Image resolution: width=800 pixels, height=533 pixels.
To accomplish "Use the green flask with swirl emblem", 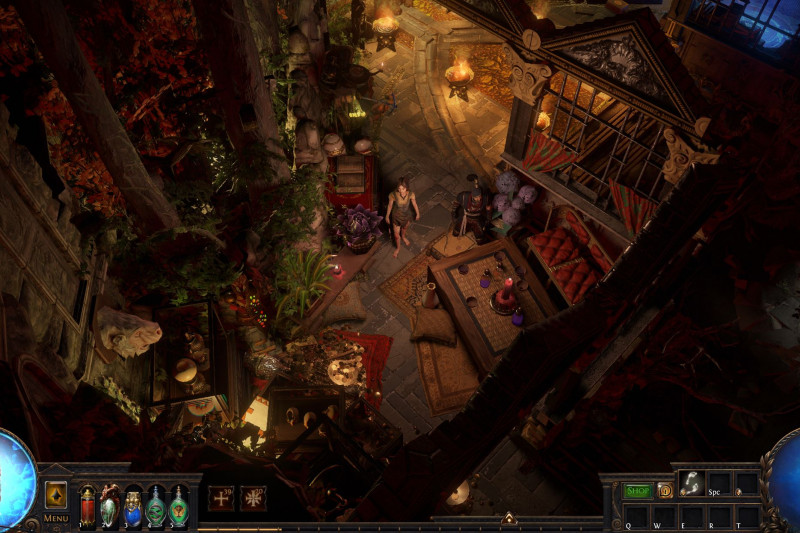I will 156,505.
